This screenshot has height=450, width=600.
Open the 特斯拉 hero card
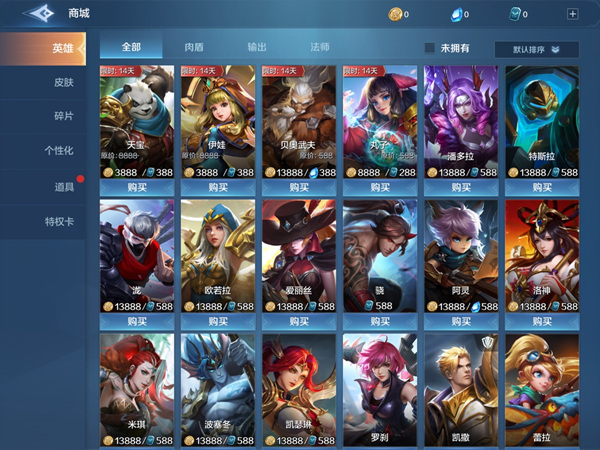[x=542, y=120]
